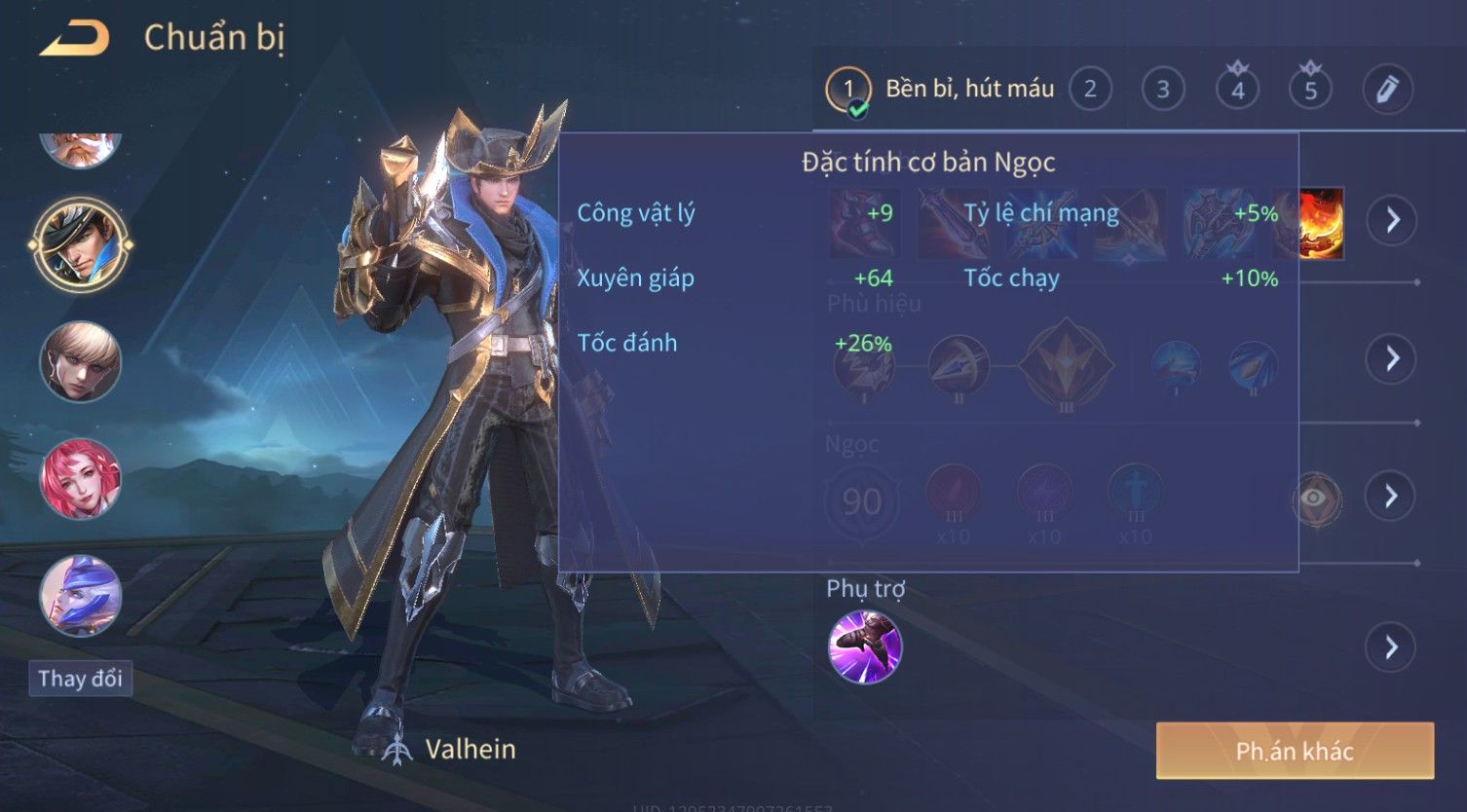Viewport: 1467px width, 812px height.
Task: Select the blue-hatted hero portrait
Action: 81,595
